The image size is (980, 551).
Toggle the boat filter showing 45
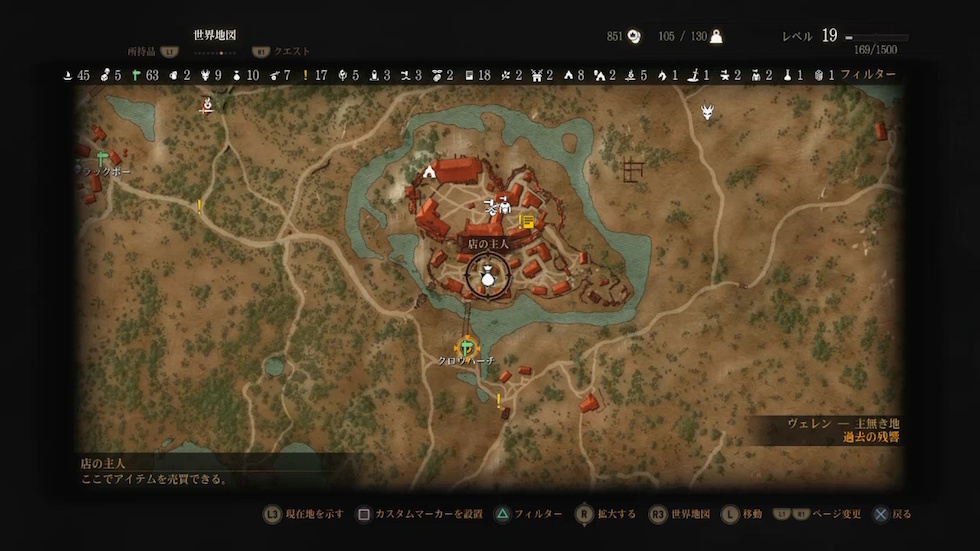(68, 75)
